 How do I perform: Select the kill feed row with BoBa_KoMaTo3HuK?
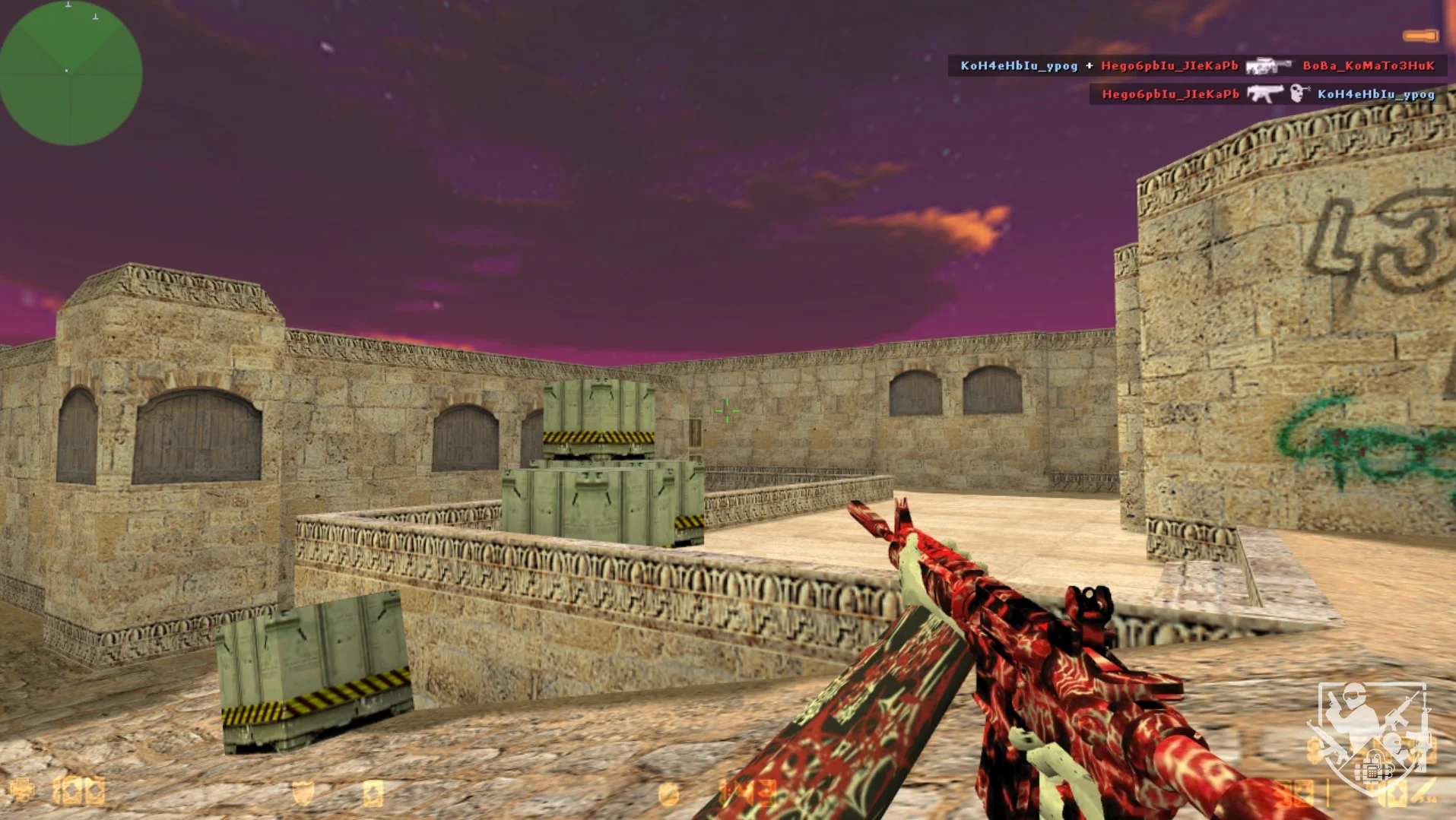[1197, 66]
